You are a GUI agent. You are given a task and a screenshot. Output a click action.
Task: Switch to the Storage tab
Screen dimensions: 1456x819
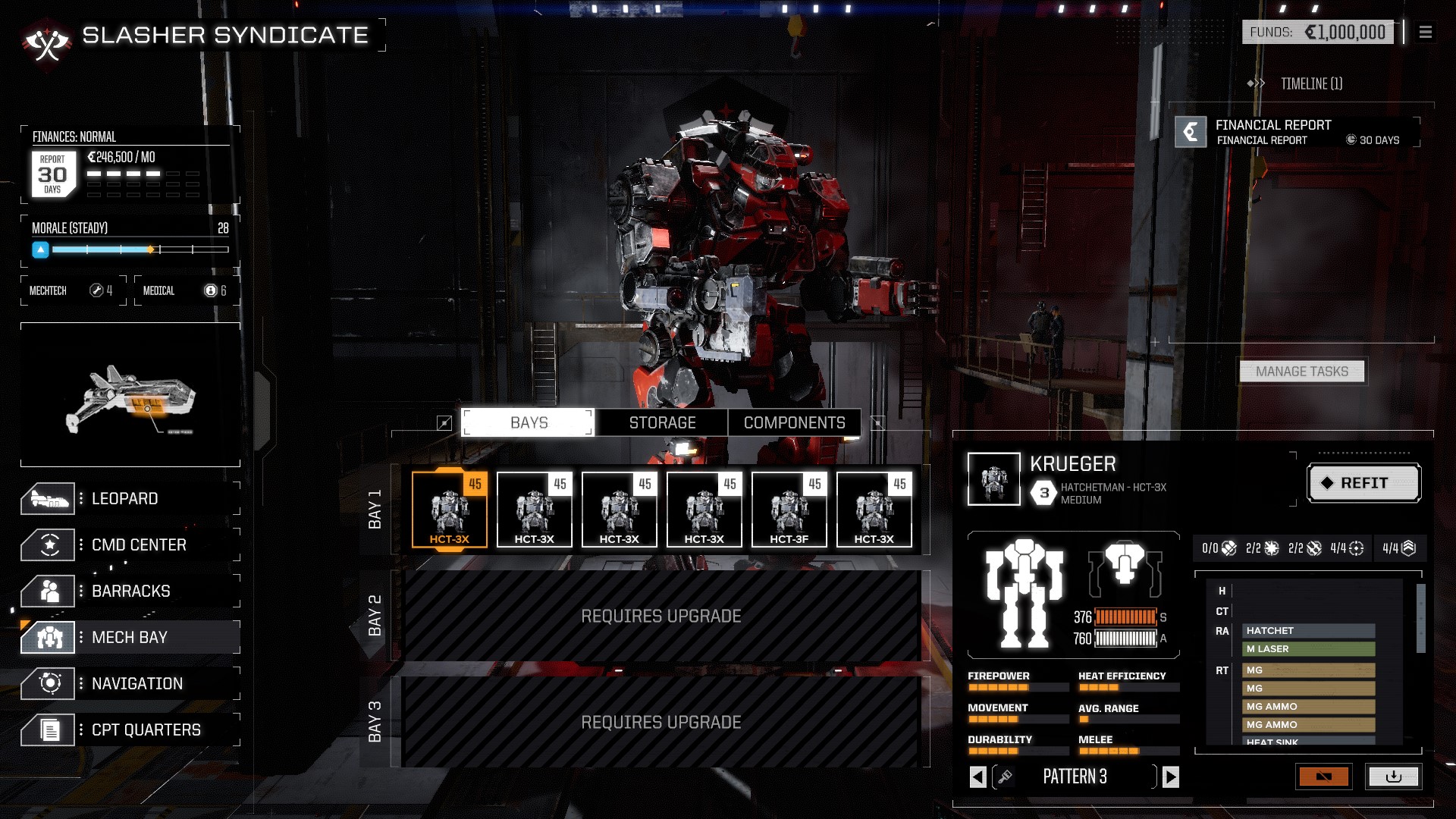coord(661,422)
